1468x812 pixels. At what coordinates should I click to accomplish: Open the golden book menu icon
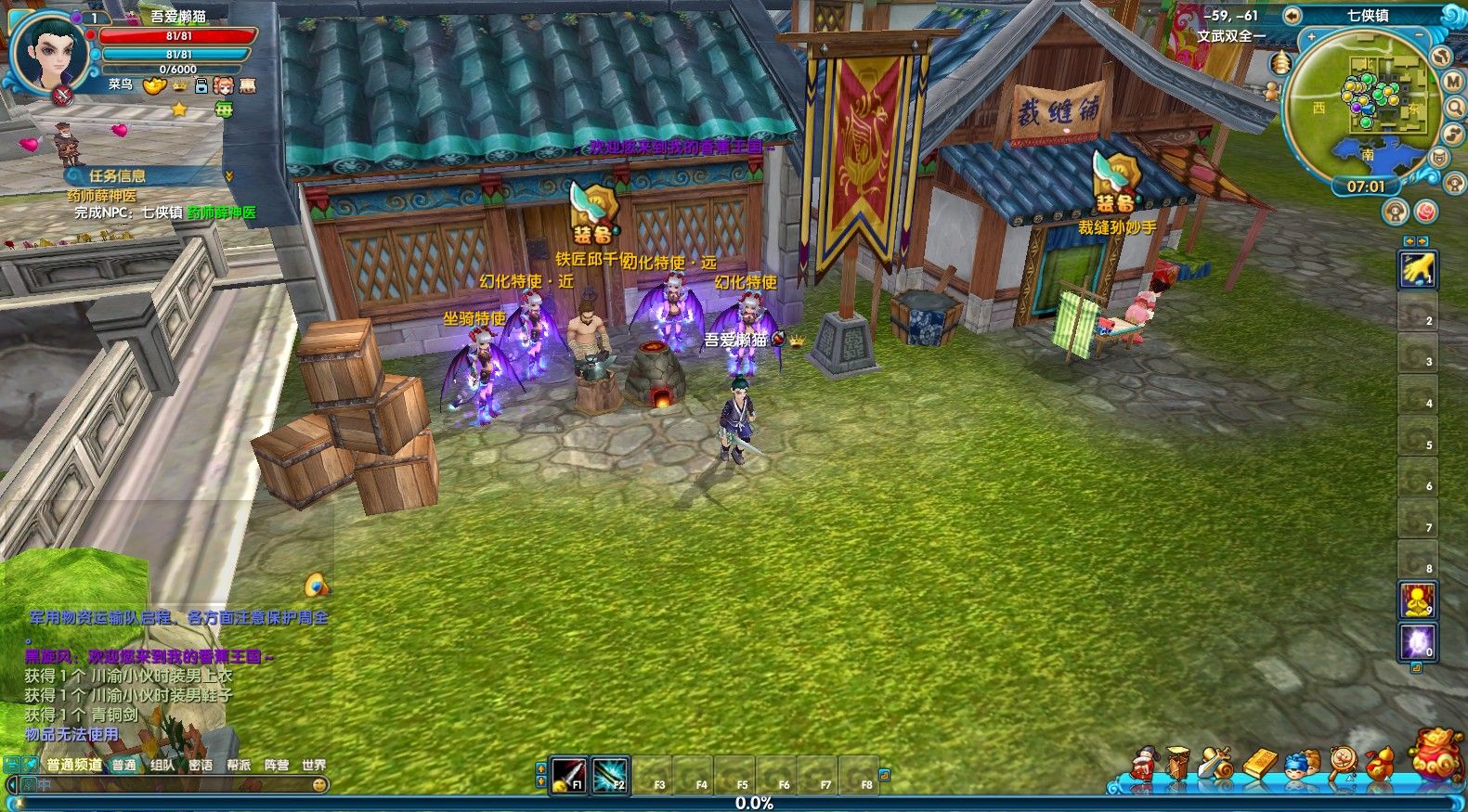coord(1259,764)
